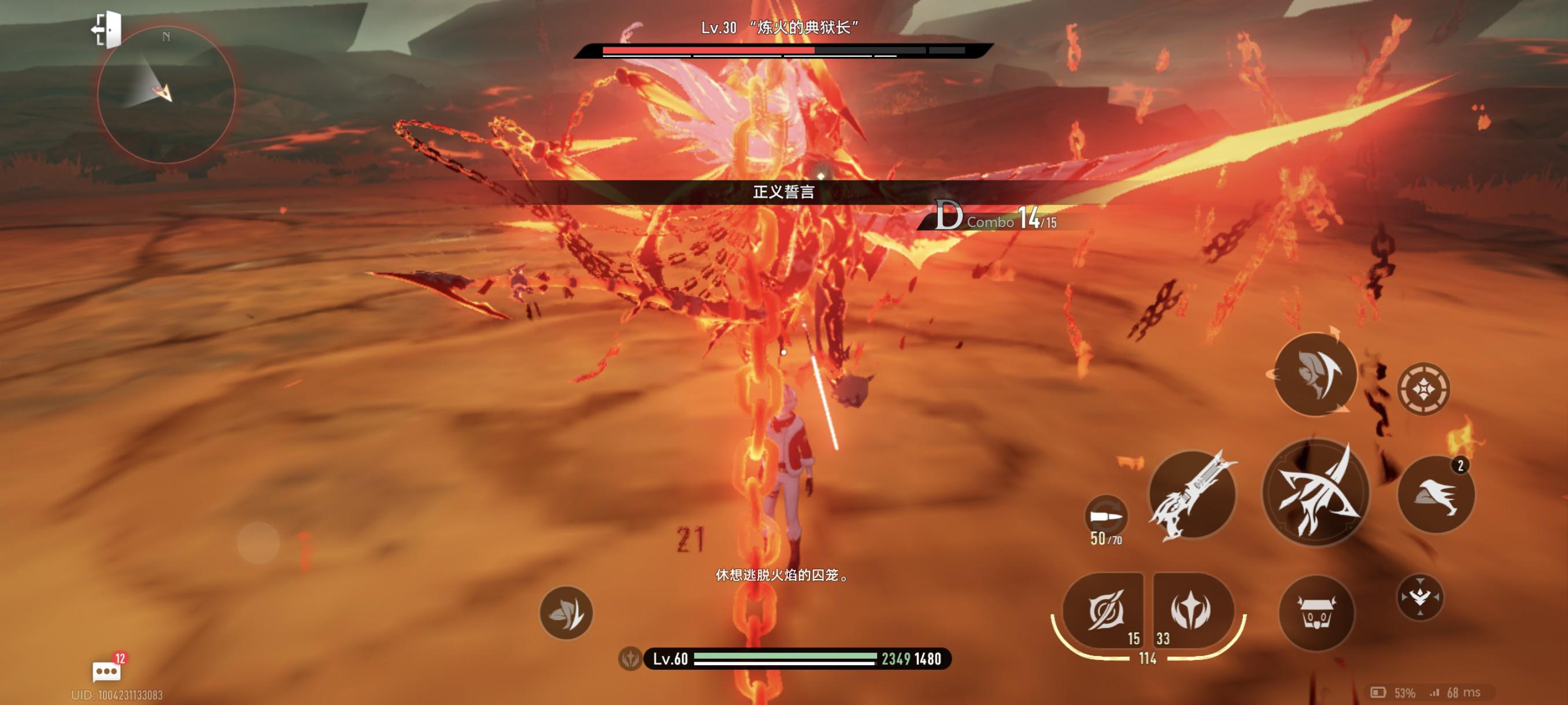
Task: Open the circular minimap
Action: (165, 94)
